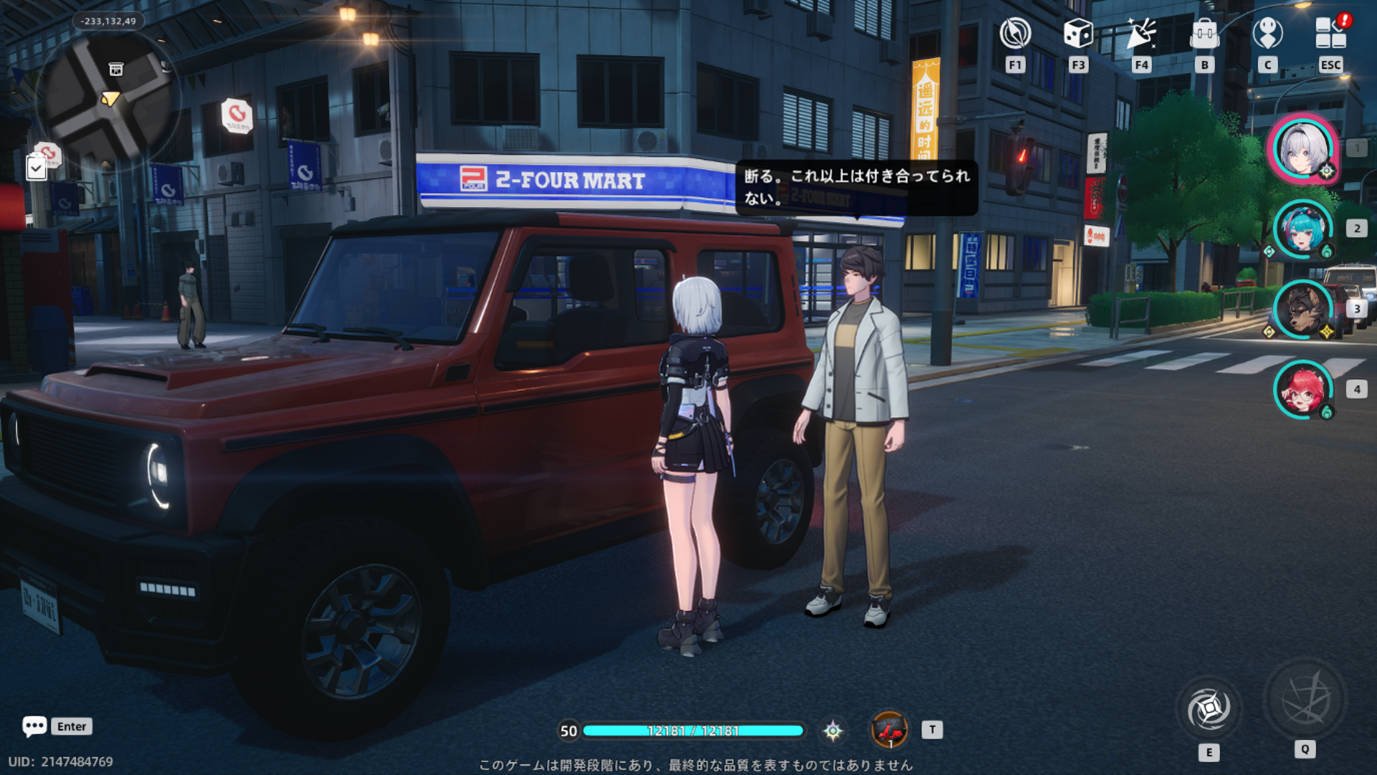Switch to the red-haired character portrait

[1303, 389]
